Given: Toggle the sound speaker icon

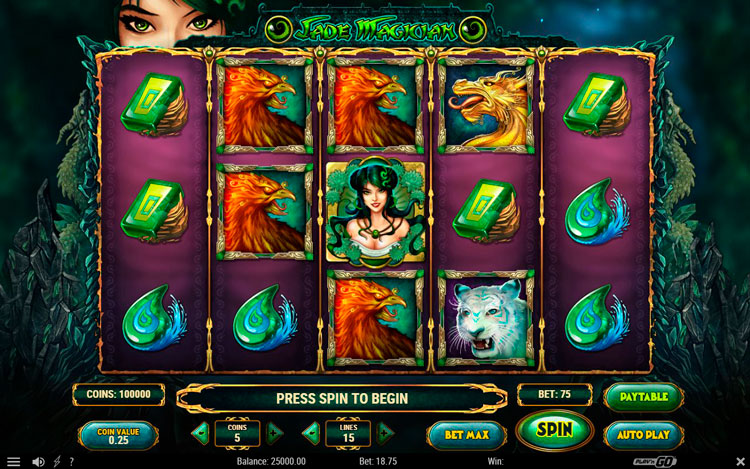Looking at the screenshot, I should click(38, 461).
